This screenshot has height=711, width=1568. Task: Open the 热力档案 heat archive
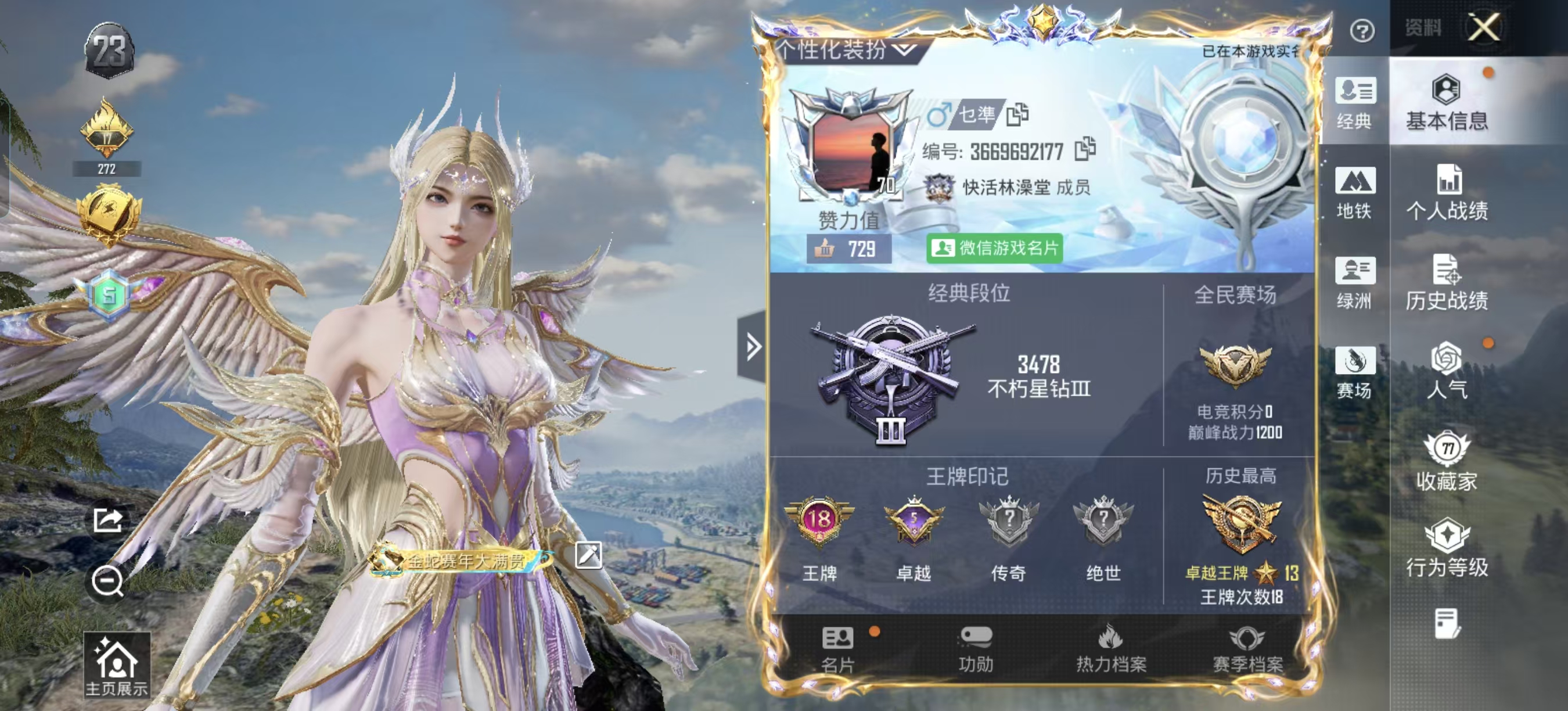1111,649
